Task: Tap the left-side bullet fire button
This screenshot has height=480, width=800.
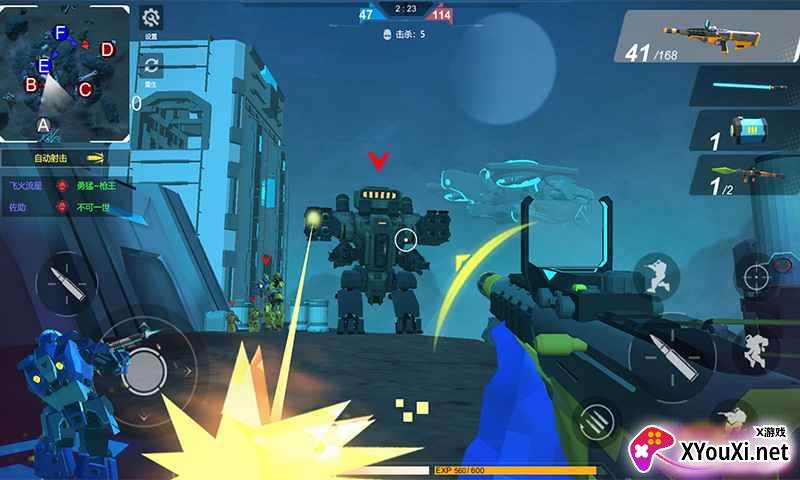Action: tap(66, 279)
